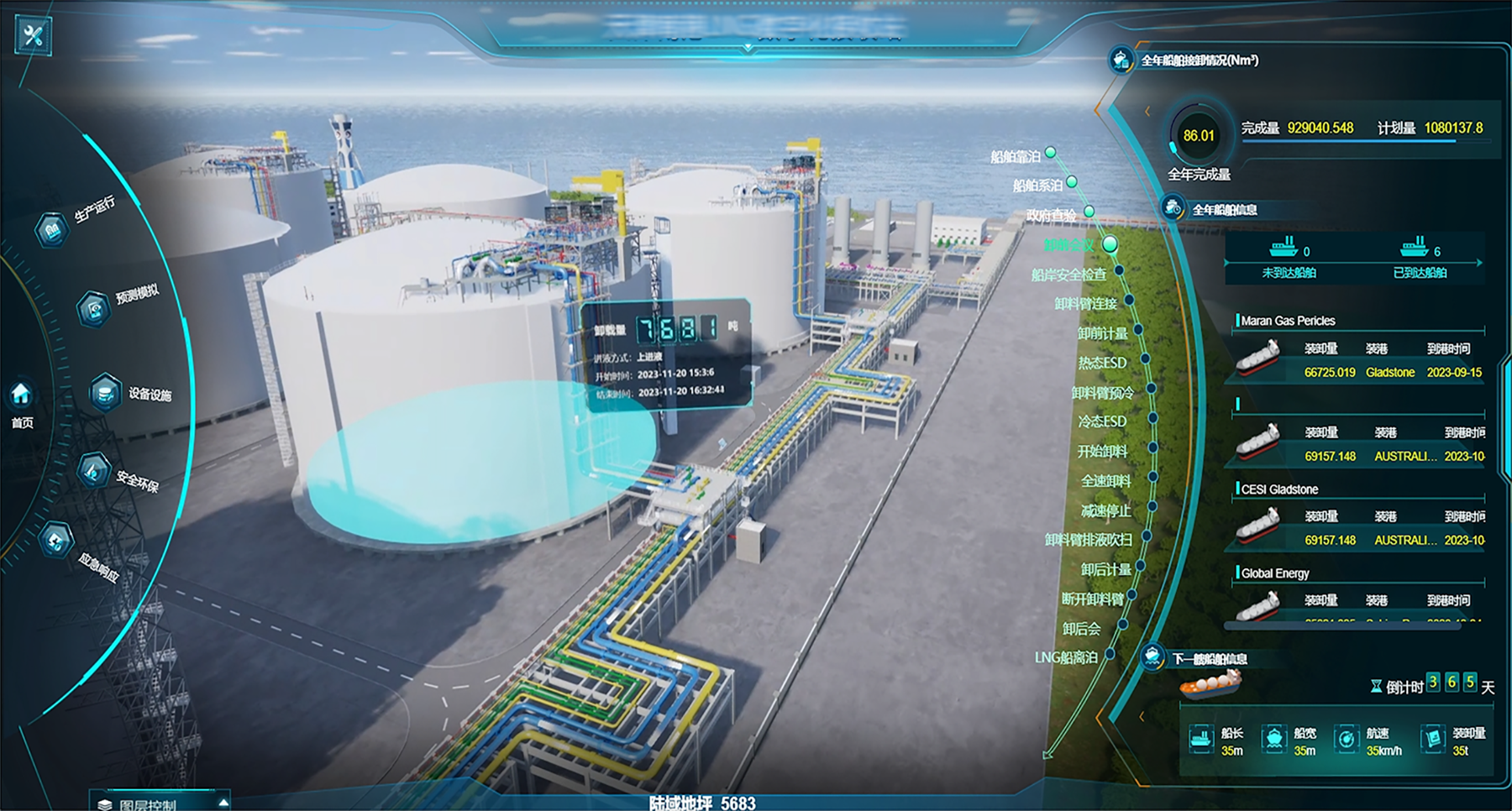Select the LNG船离泊 final step
The height and width of the screenshot is (811, 1512).
[1066, 657]
